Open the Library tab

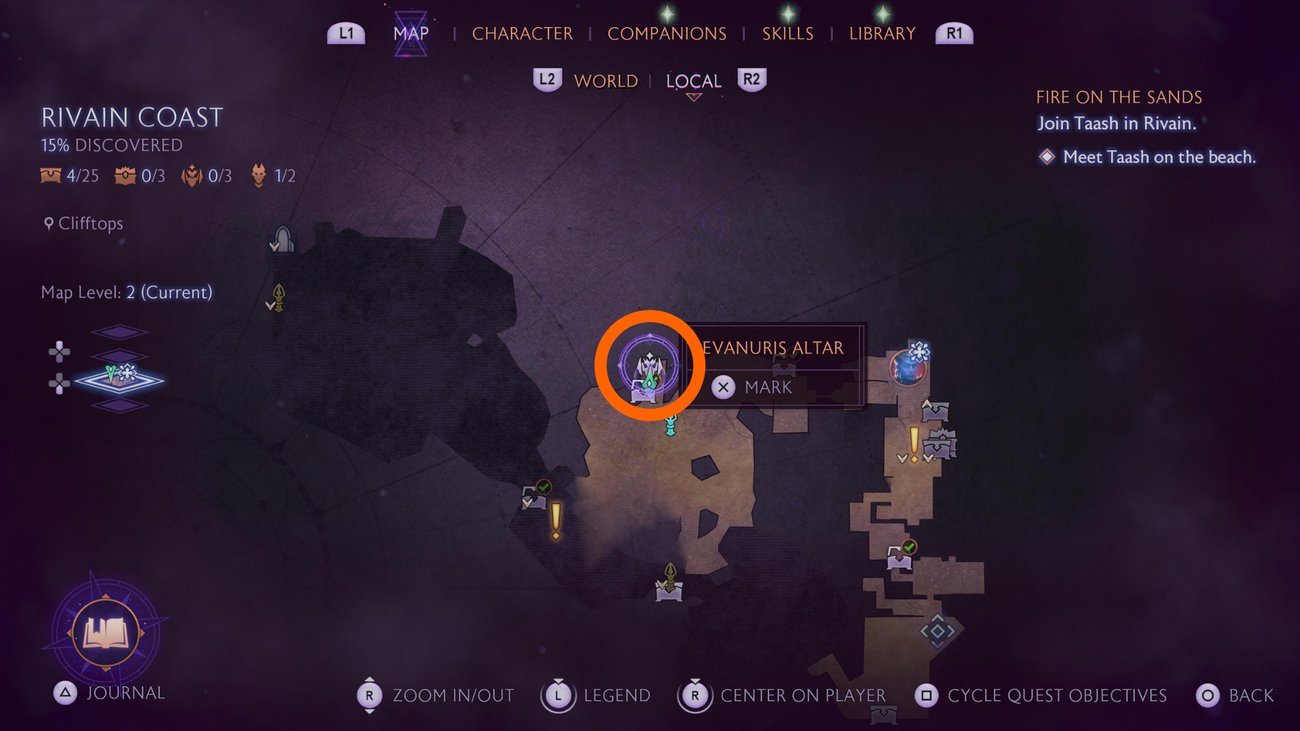coord(883,33)
